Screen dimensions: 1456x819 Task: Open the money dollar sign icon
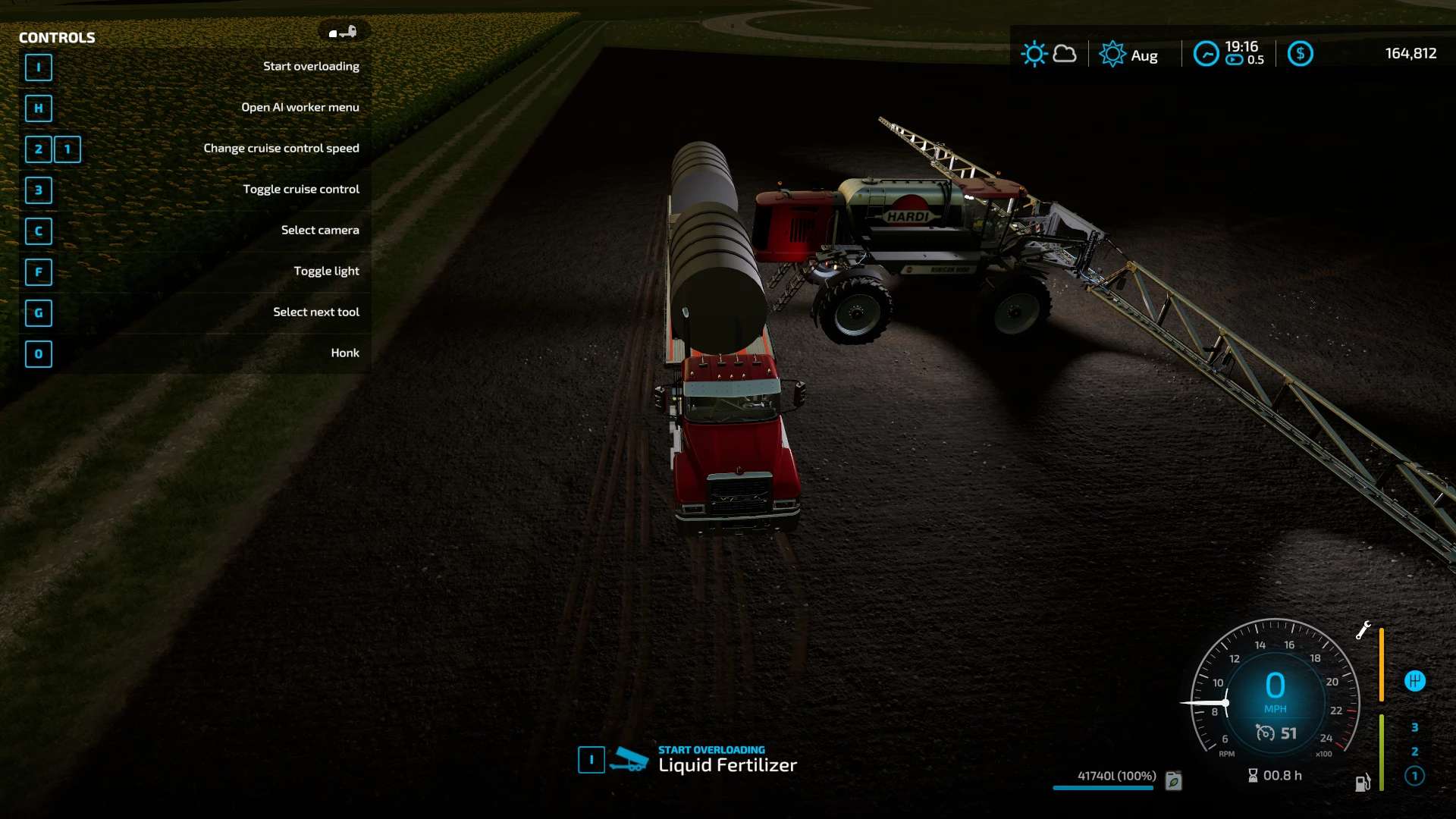1300,54
